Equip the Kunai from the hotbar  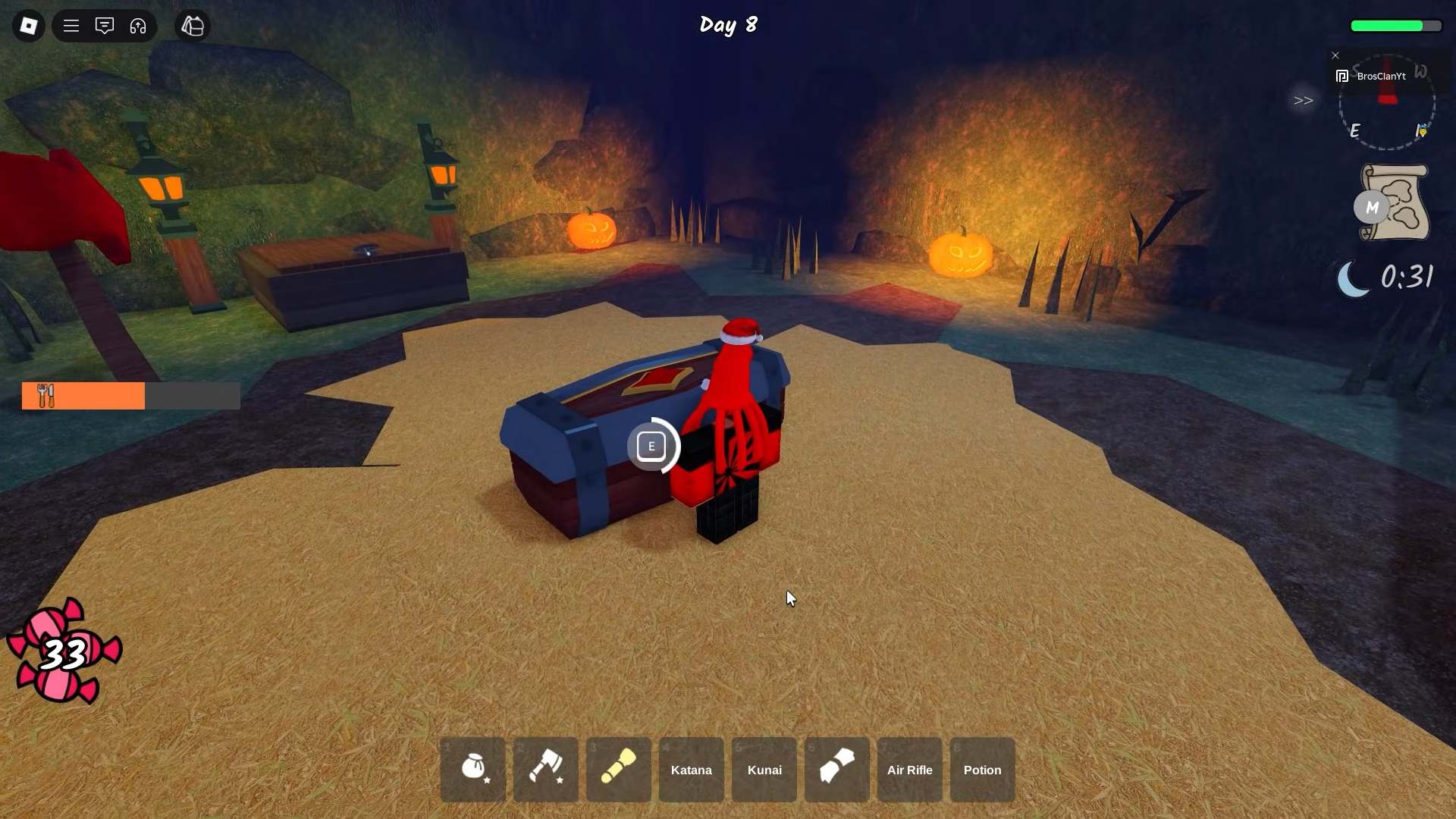pos(764,769)
